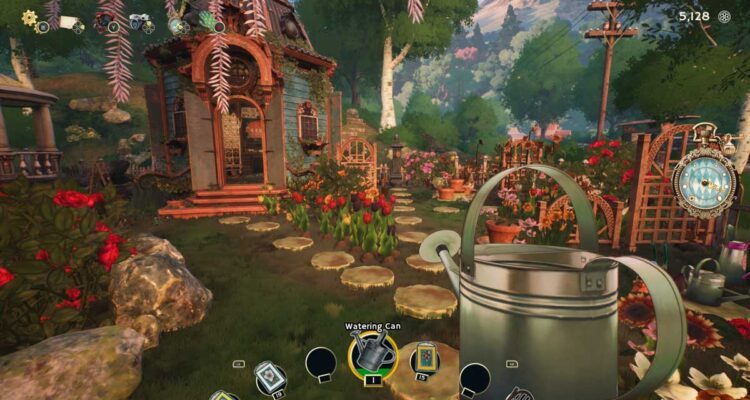Choose the seed packet with blue flowers
750x400 pixels.
point(425,355)
